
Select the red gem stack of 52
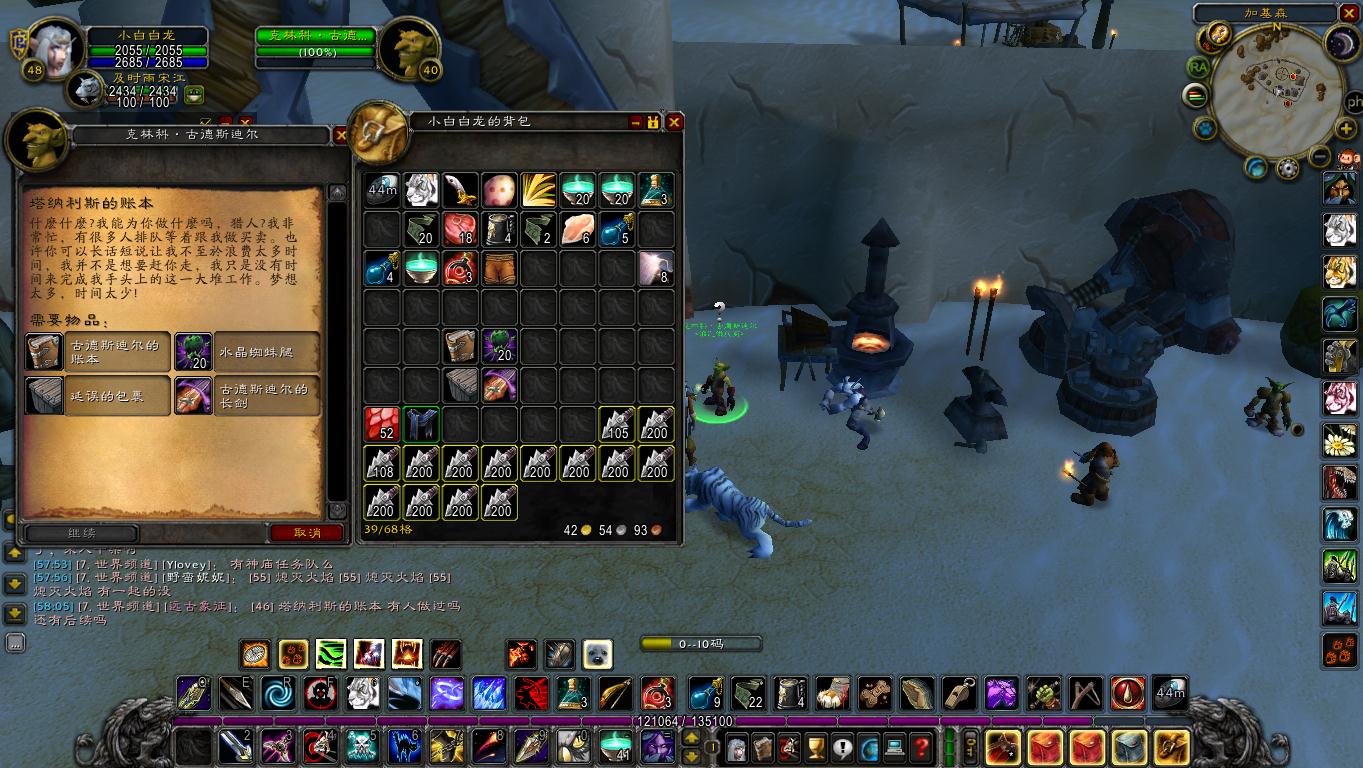pos(382,424)
